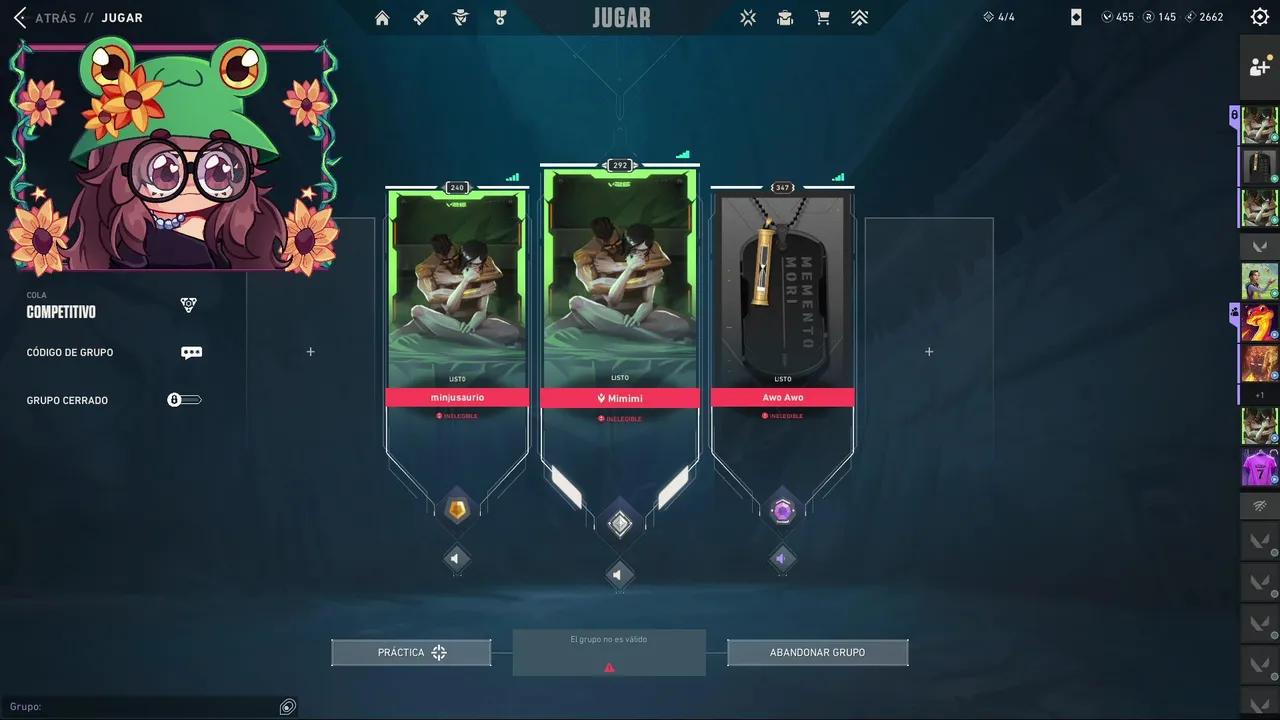This screenshot has height=720, width=1280.
Task: Open the Agents screen
Action: tap(460, 17)
